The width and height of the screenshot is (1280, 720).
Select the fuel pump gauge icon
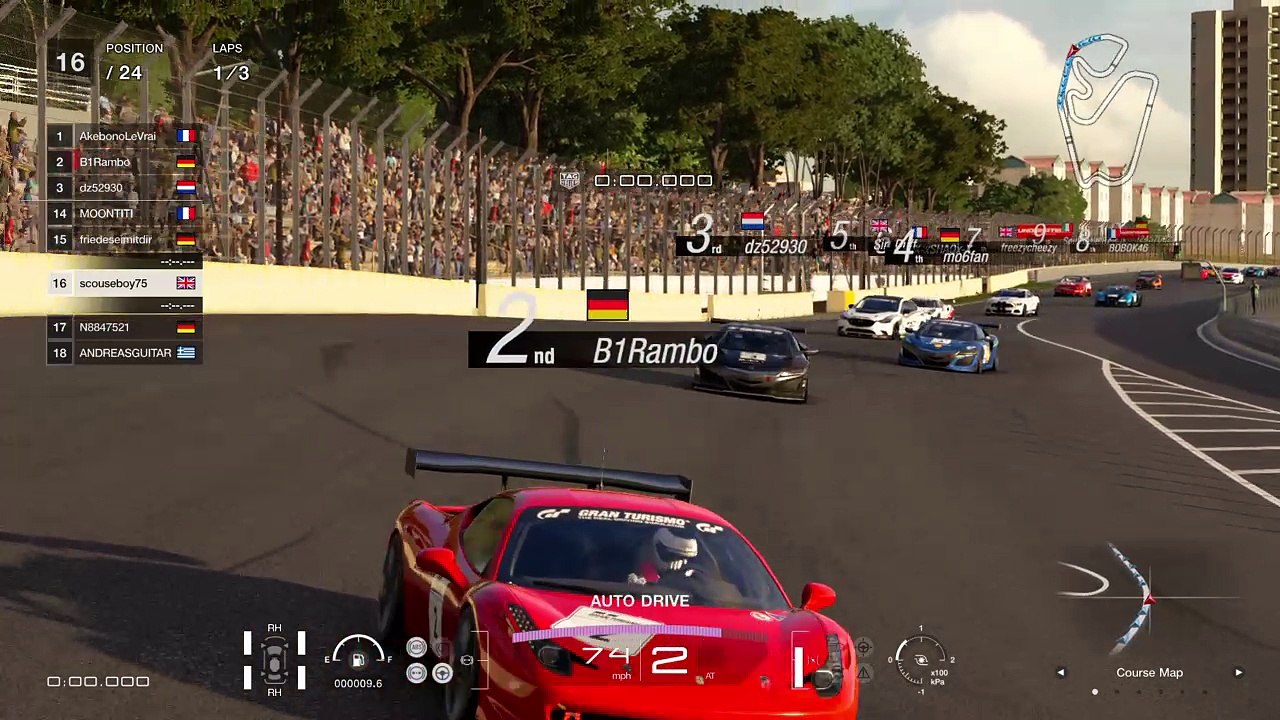click(x=357, y=659)
